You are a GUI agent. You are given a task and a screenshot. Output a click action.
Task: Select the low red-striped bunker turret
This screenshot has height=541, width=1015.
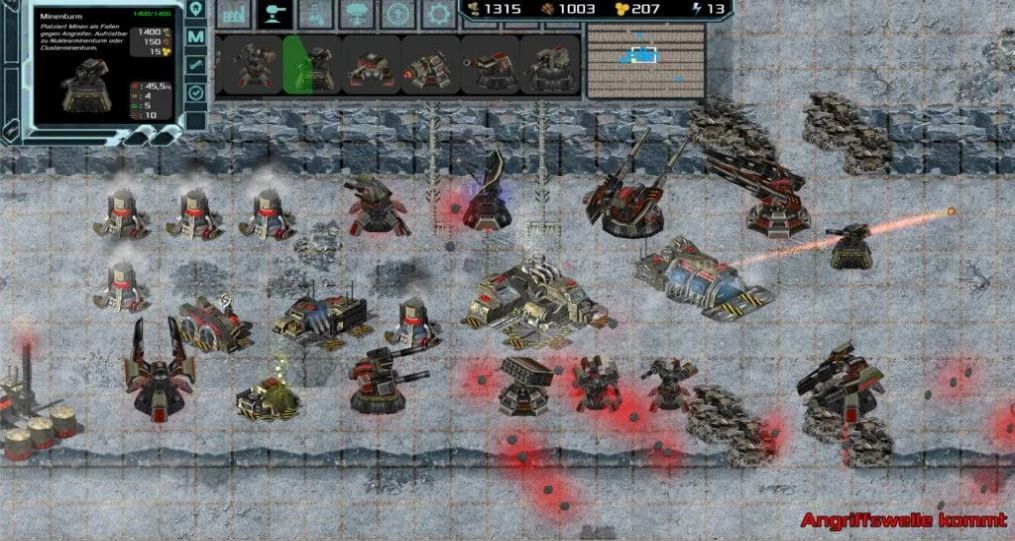[370, 65]
